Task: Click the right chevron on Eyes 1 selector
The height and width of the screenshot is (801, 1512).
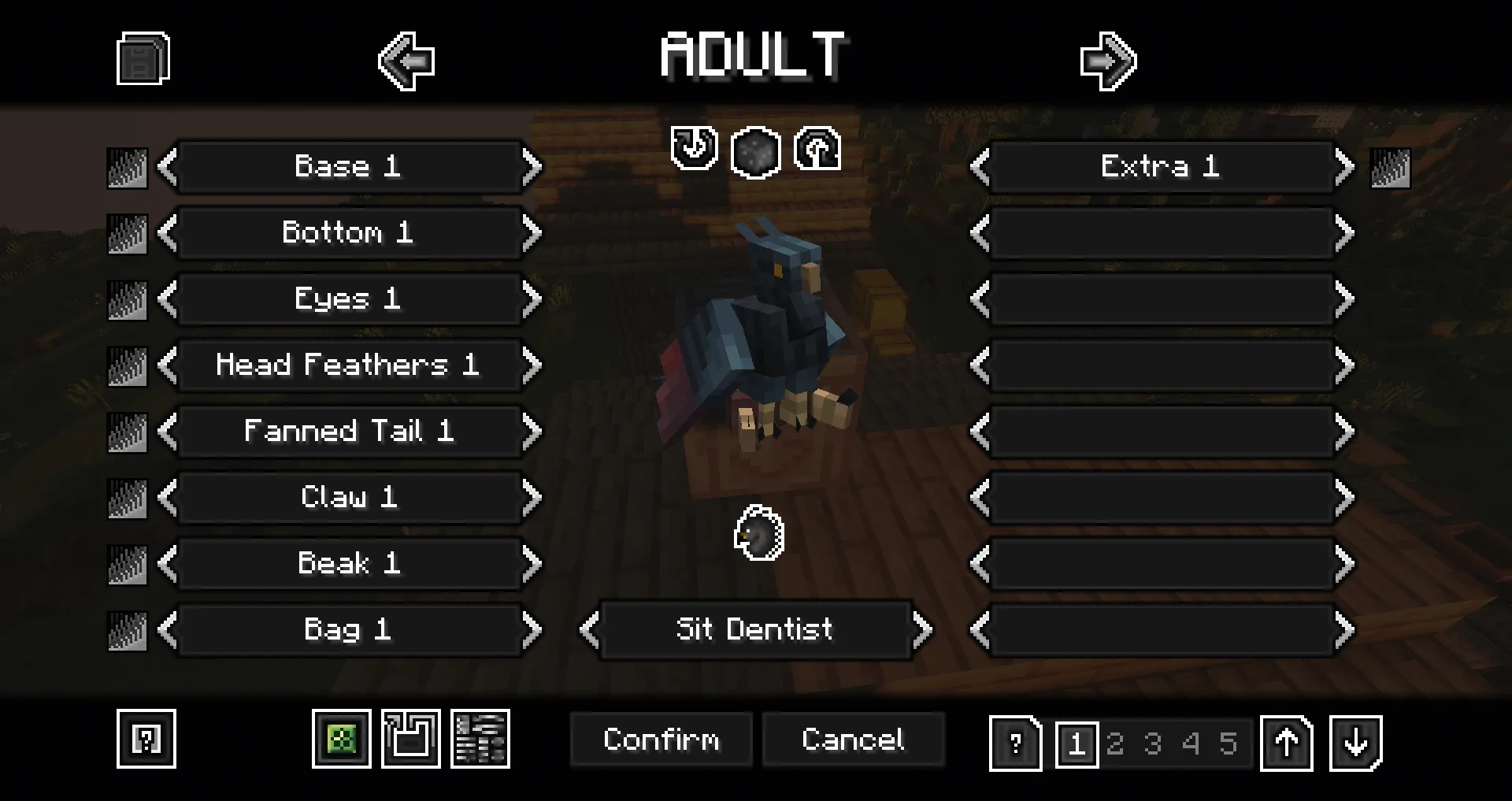Action: 532,299
